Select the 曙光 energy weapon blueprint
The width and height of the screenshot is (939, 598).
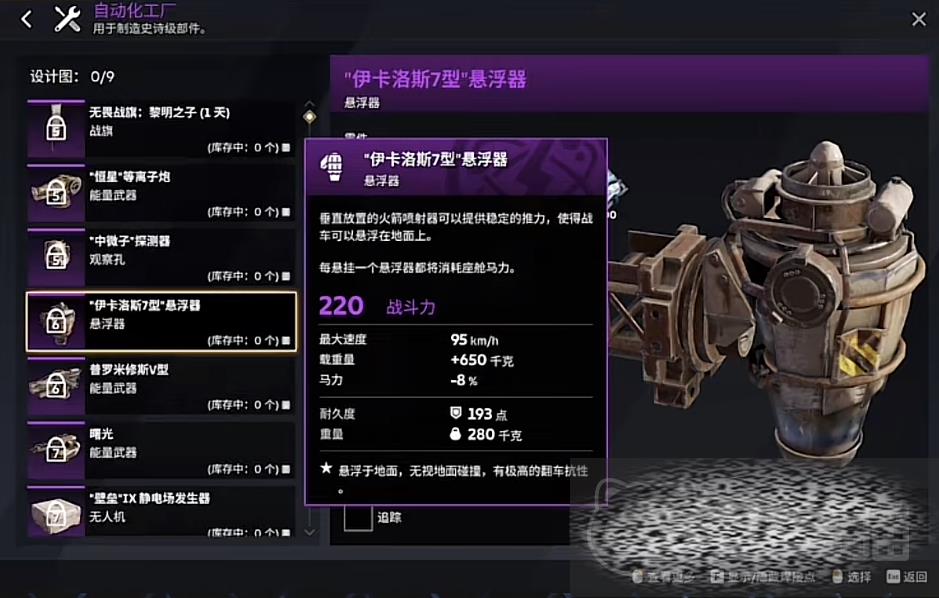[160, 450]
